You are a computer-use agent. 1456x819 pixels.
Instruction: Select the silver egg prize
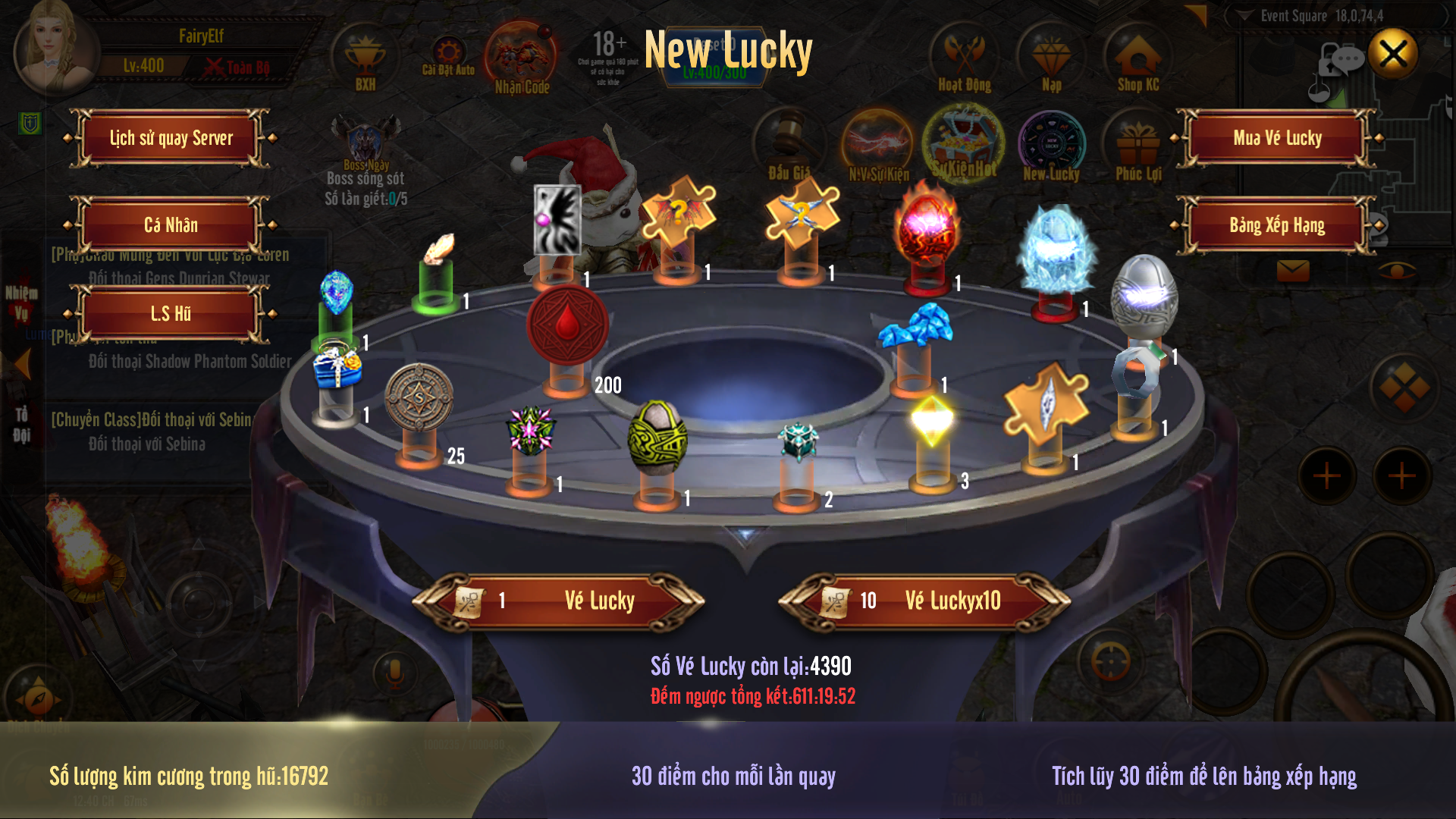[1144, 297]
